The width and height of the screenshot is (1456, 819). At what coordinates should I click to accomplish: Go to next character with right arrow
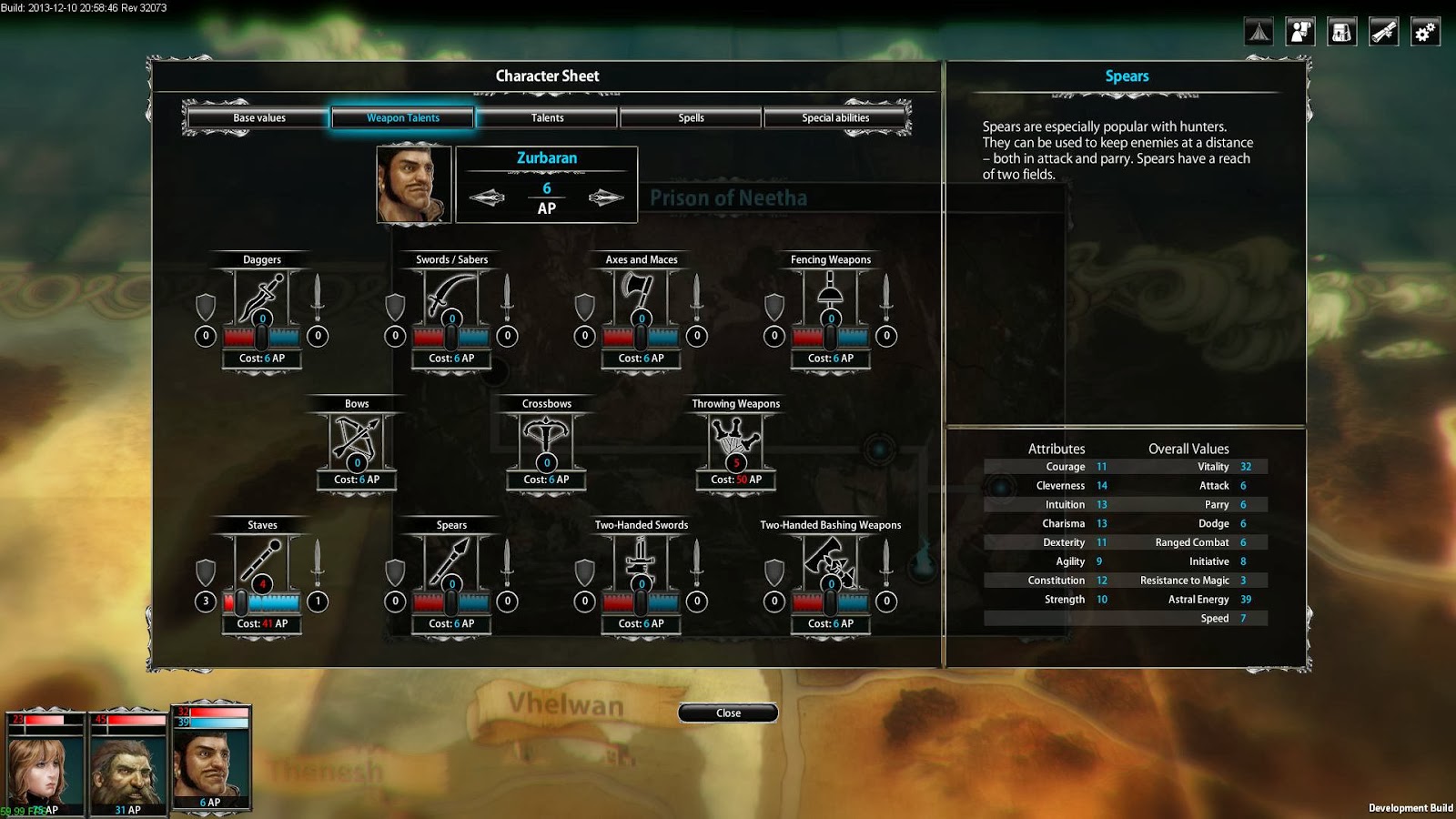pos(606,197)
